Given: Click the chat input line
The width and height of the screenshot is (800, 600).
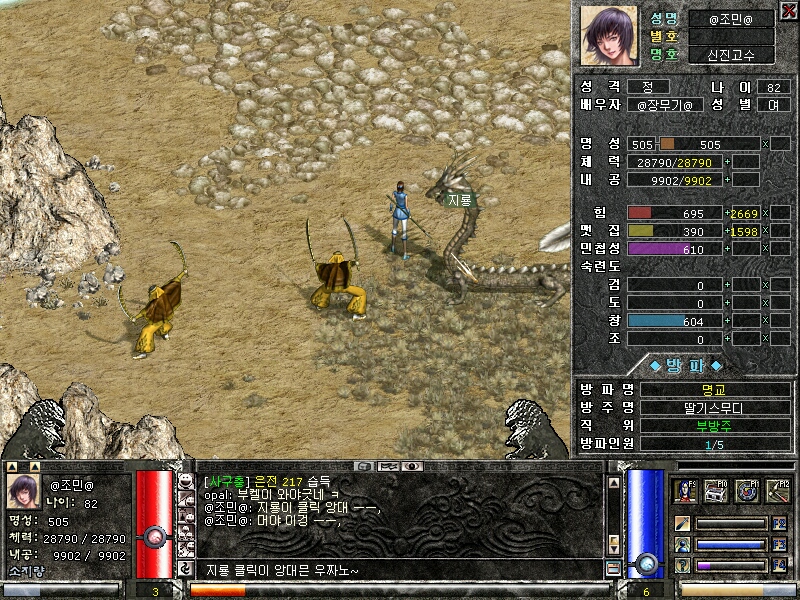Looking at the screenshot, I should coord(400,570).
